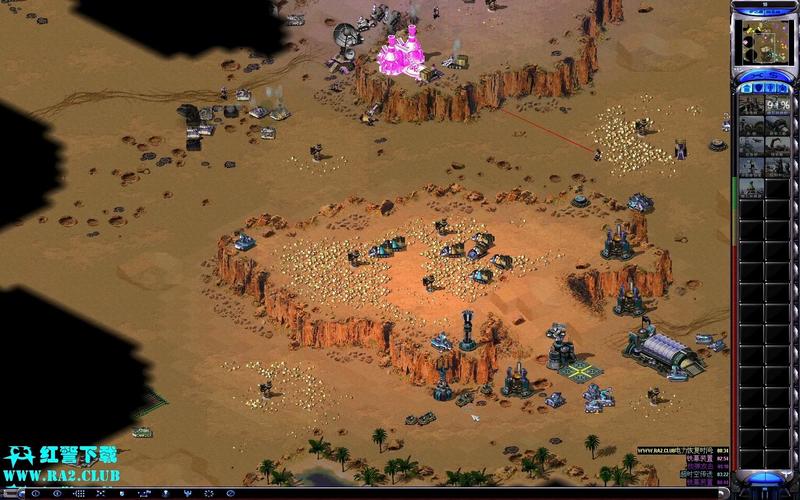Select the build icon showing 94% progress
Screen dimensions: 800x500
tap(777, 105)
